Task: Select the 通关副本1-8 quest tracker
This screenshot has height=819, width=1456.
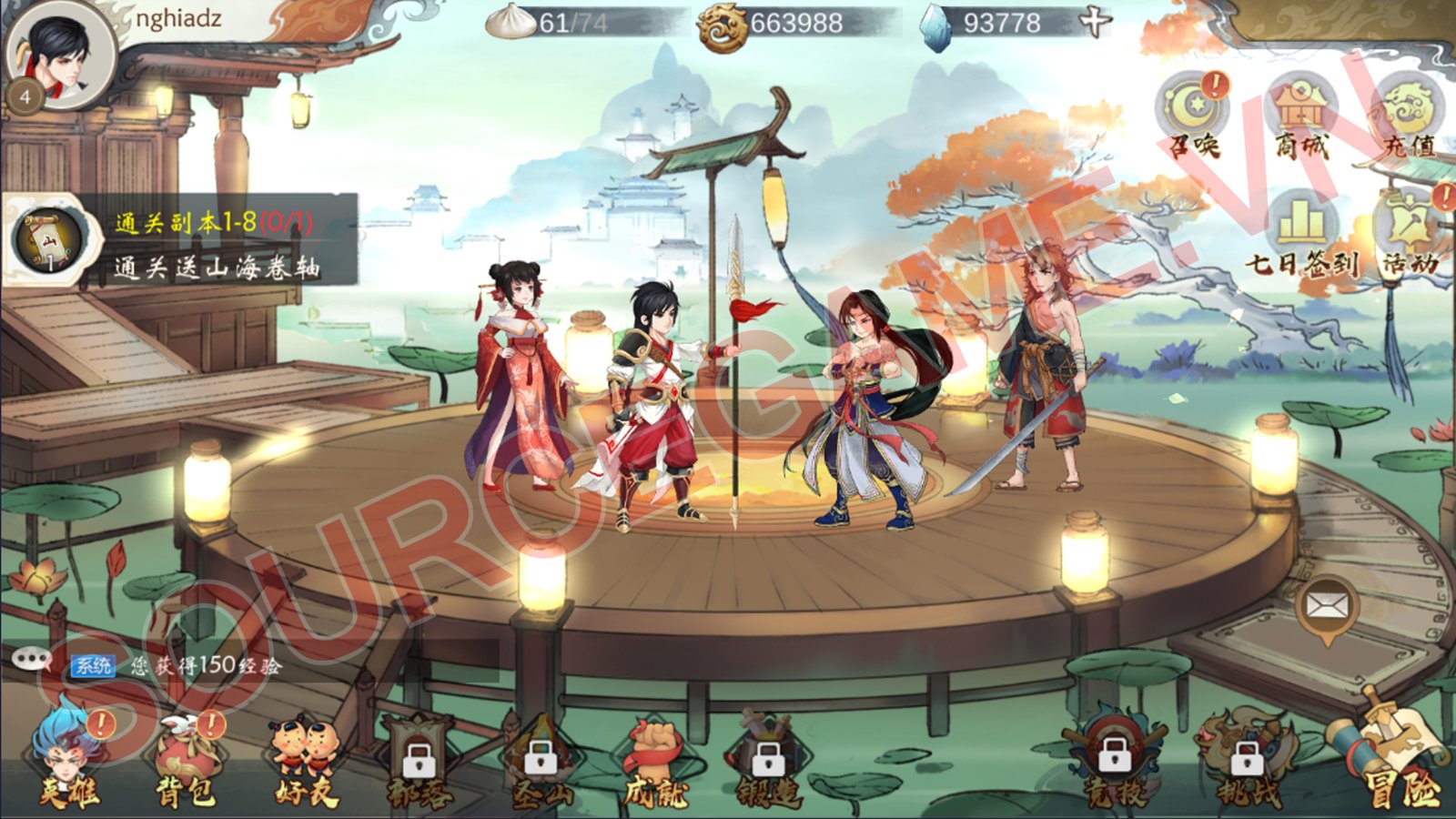Action: (182, 243)
